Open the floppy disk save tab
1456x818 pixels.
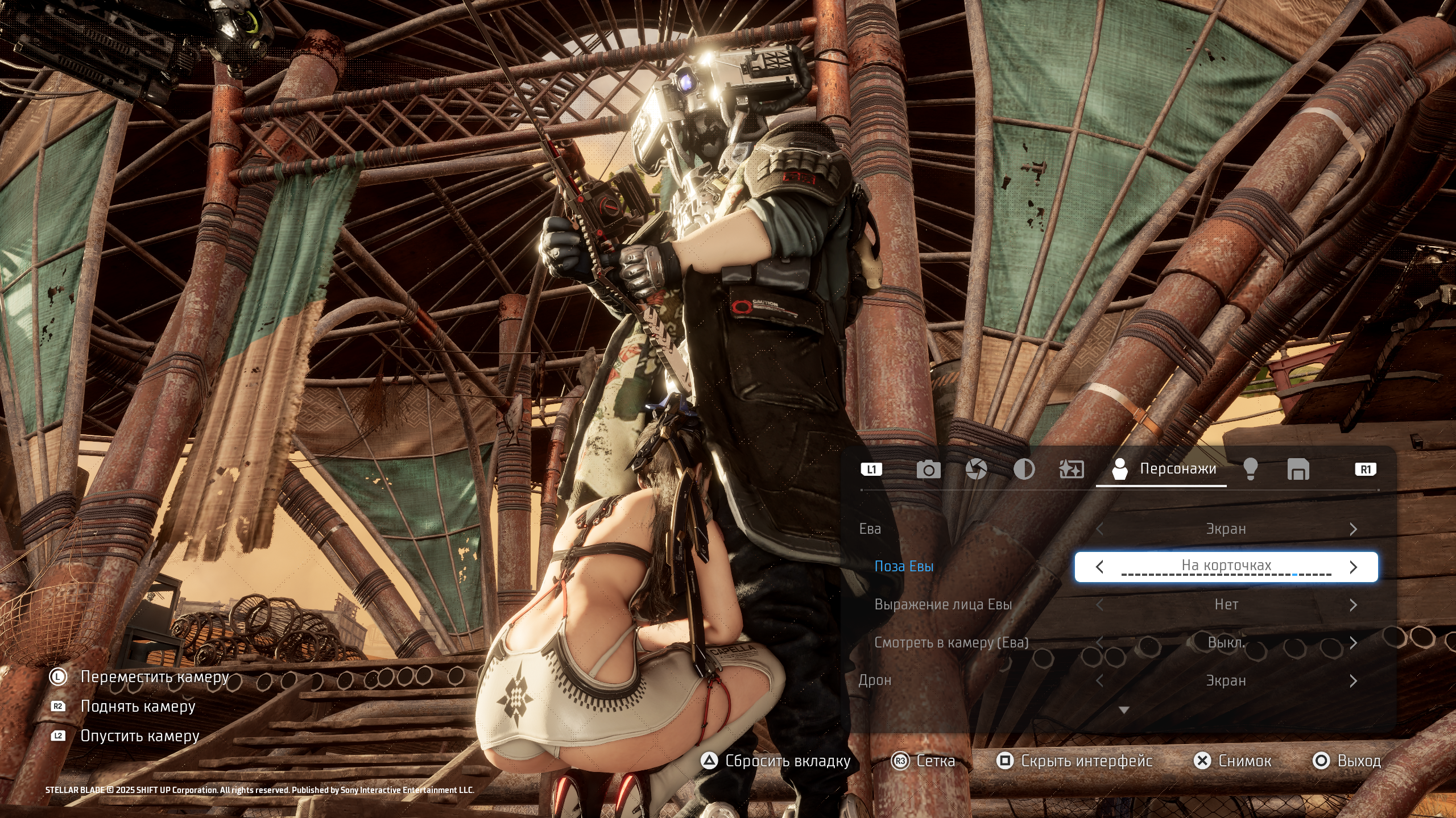click(1298, 470)
